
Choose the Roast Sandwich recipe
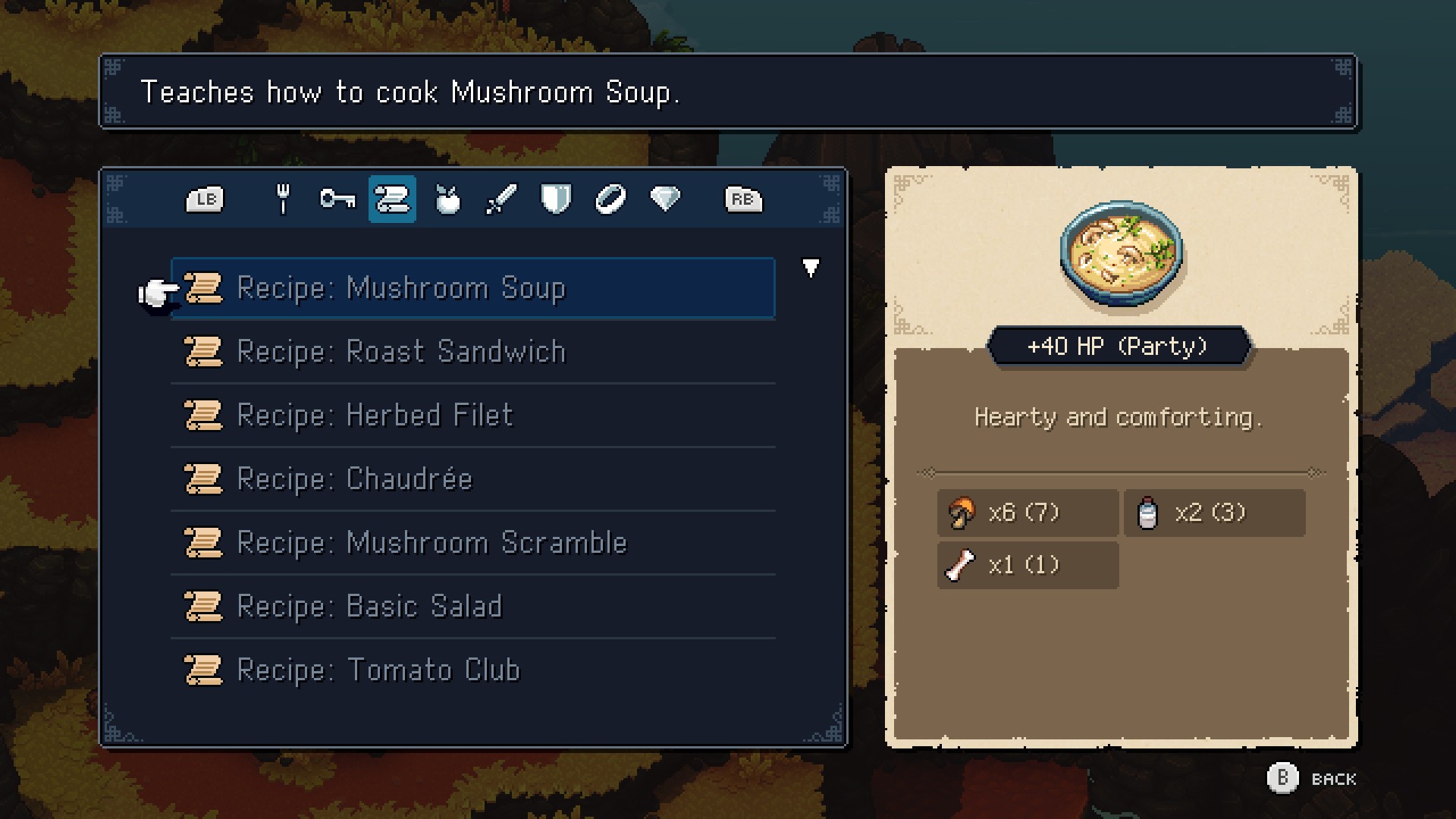pyautogui.click(x=472, y=352)
